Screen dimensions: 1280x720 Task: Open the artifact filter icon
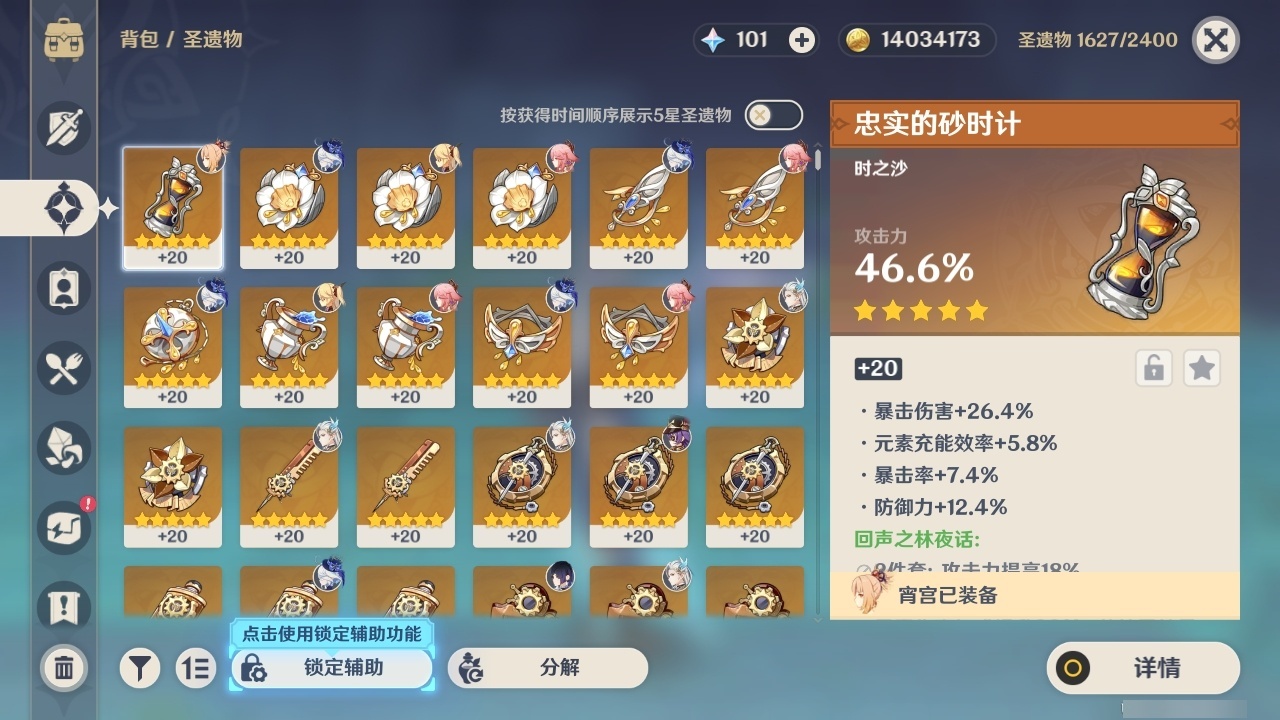coord(140,668)
